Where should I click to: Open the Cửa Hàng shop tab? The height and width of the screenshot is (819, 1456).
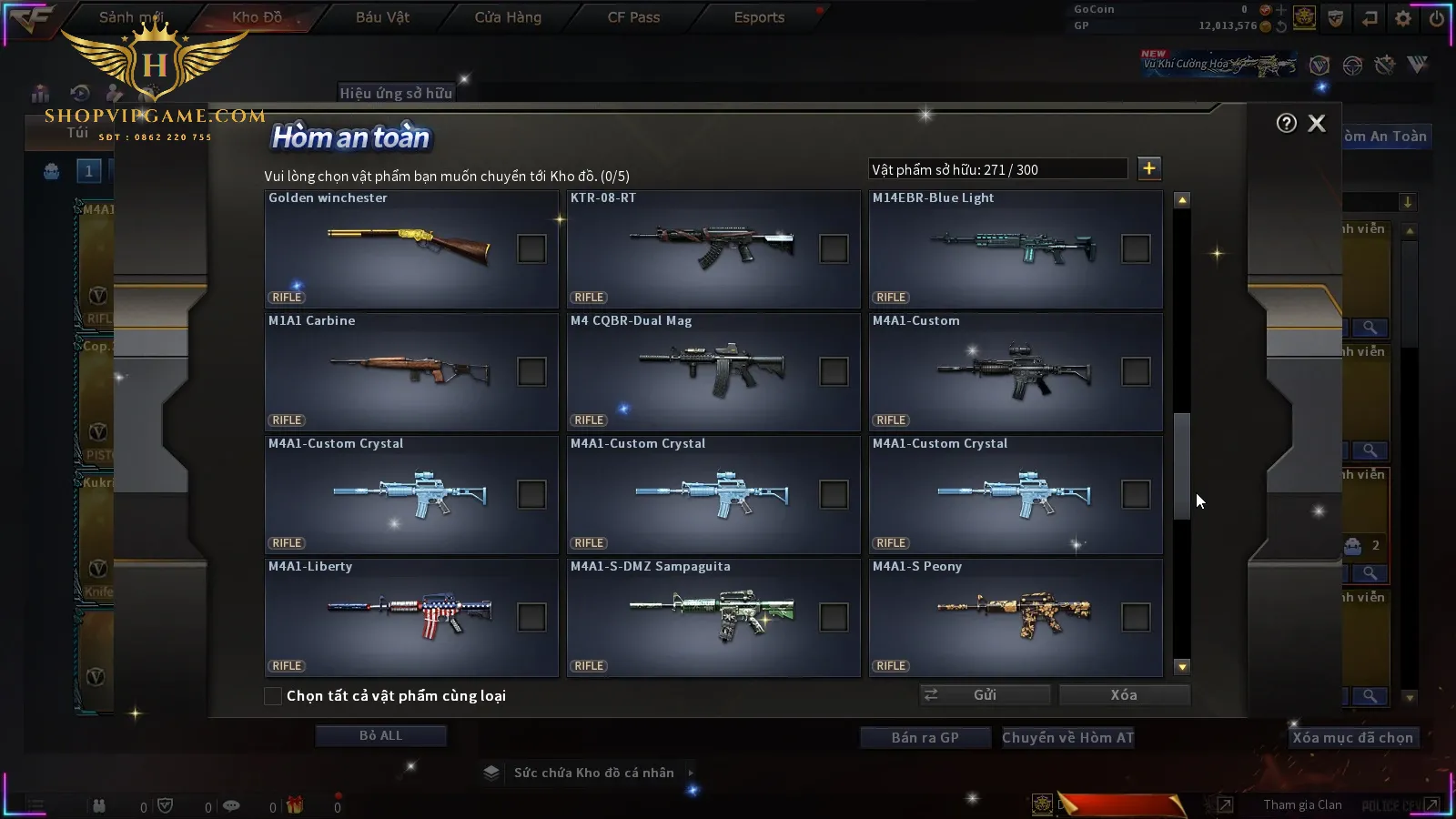pos(508,17)
